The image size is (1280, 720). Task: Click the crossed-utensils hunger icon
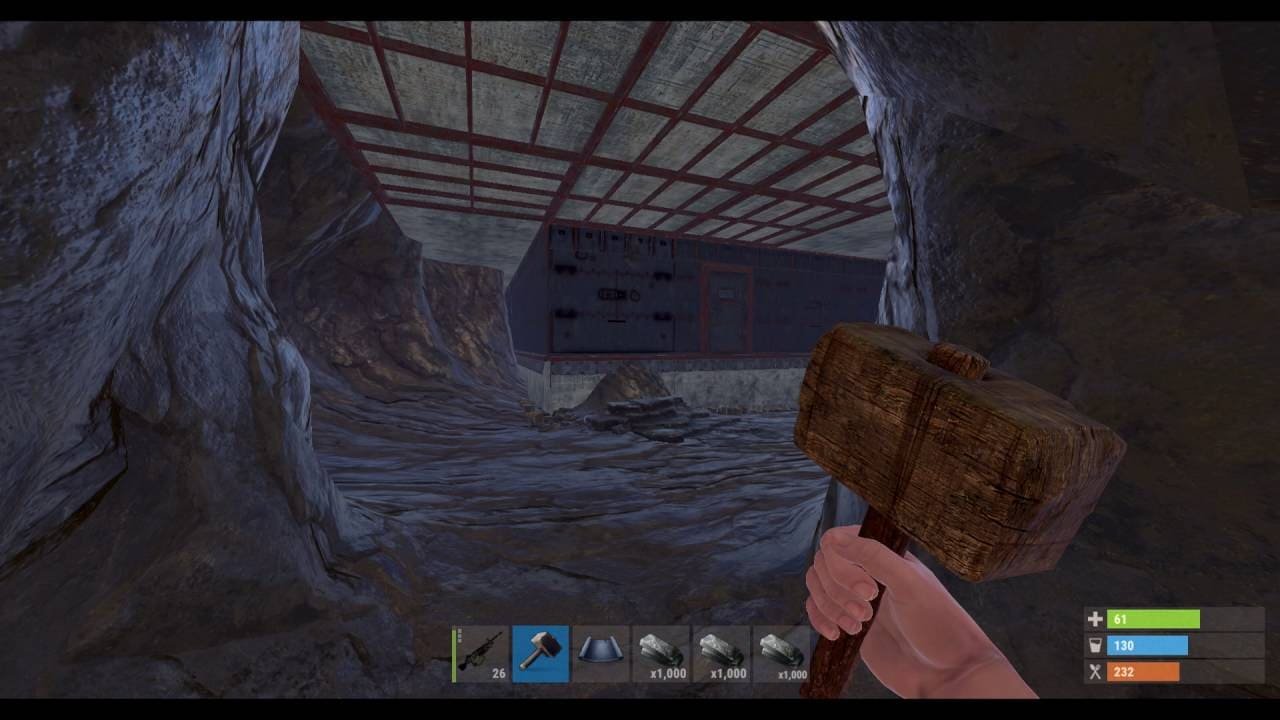coord(1095,671)
